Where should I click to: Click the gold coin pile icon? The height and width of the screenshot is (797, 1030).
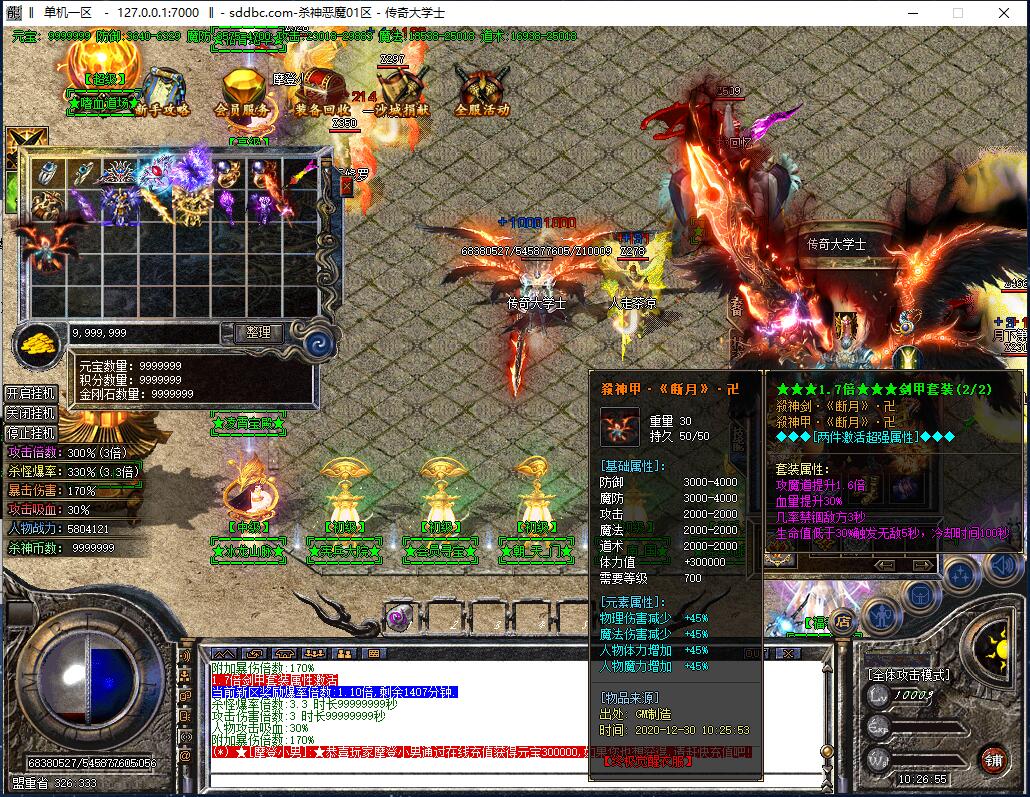tap(37, 343)
